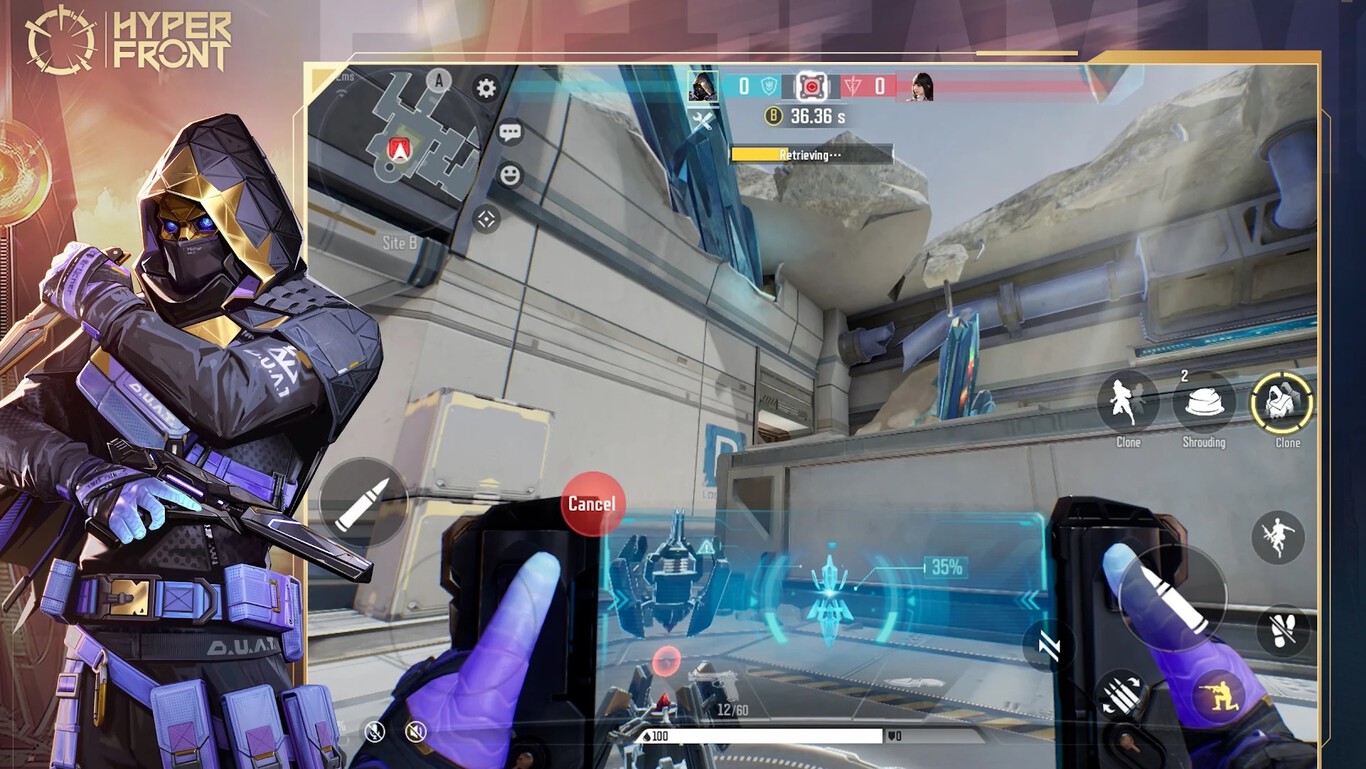Toggle the silent walk footprints button
This screenshot has height=769, width=1366.
coord(1283,631)
